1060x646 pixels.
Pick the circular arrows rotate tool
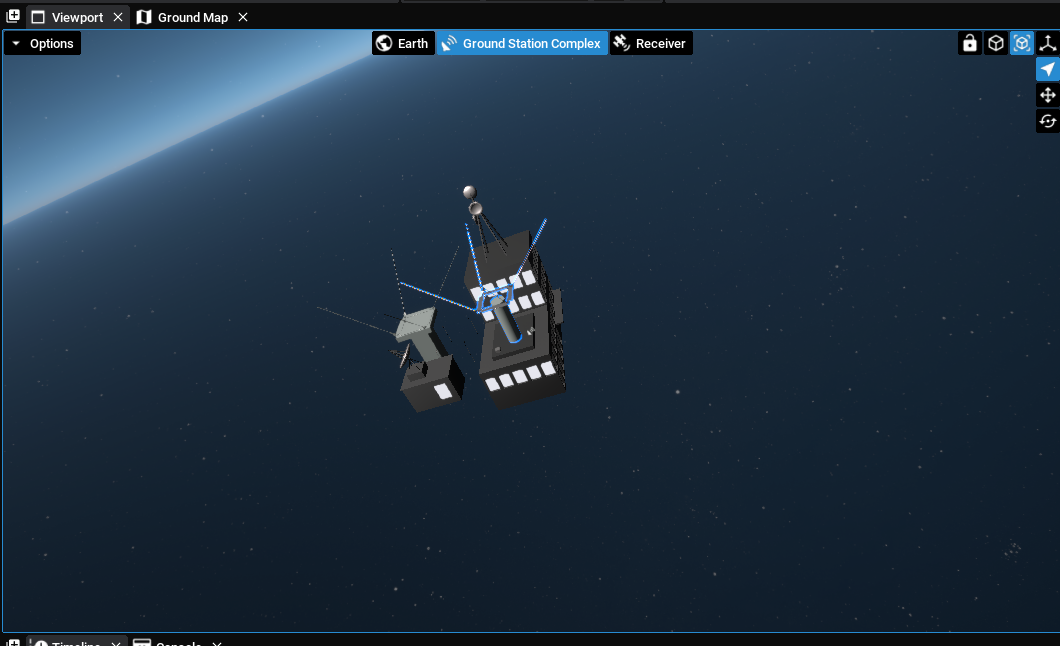(x=1048, y=122)
